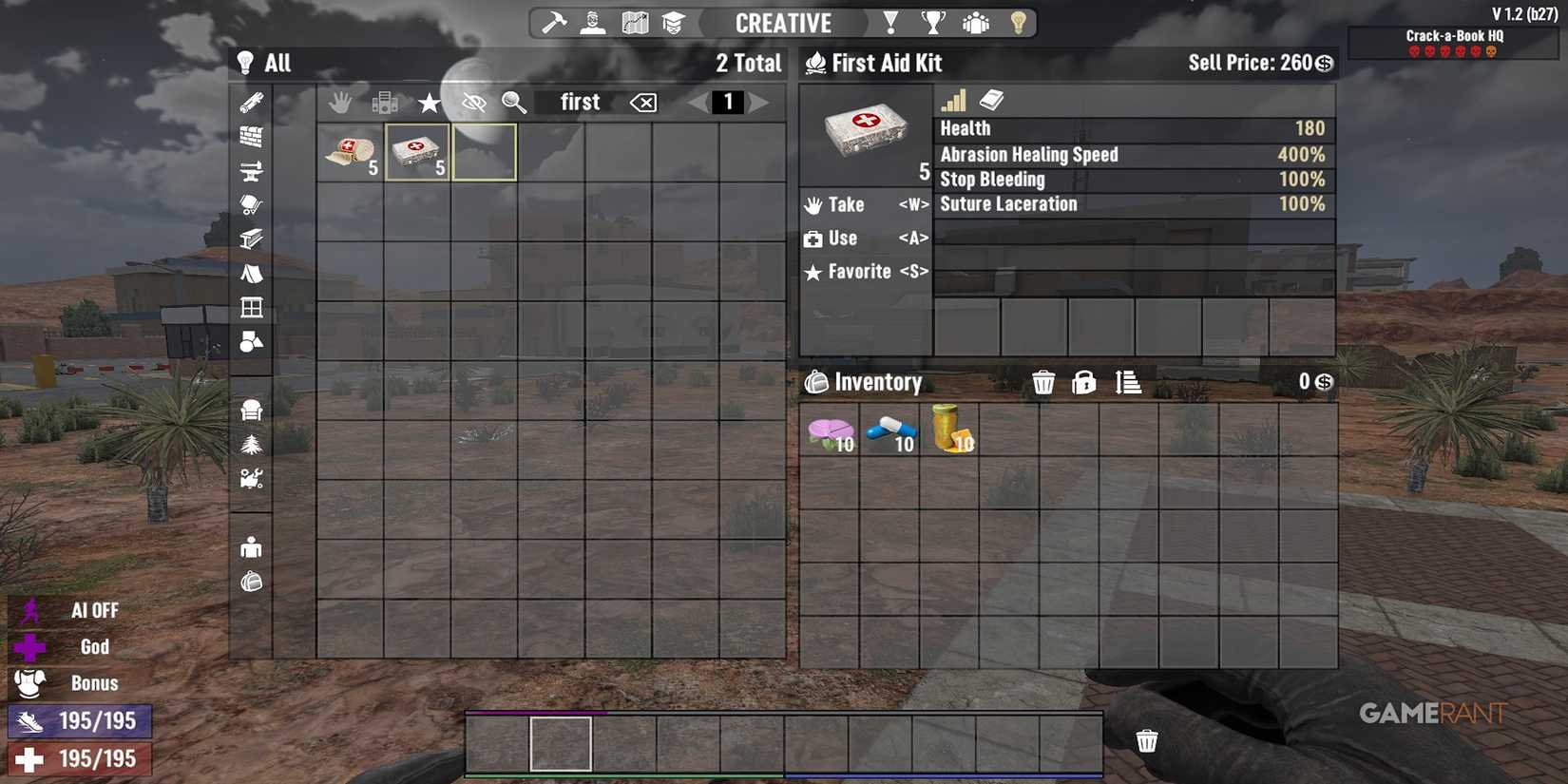
Task: Select the building blocks brick category
Action: [x=250, y=135]
